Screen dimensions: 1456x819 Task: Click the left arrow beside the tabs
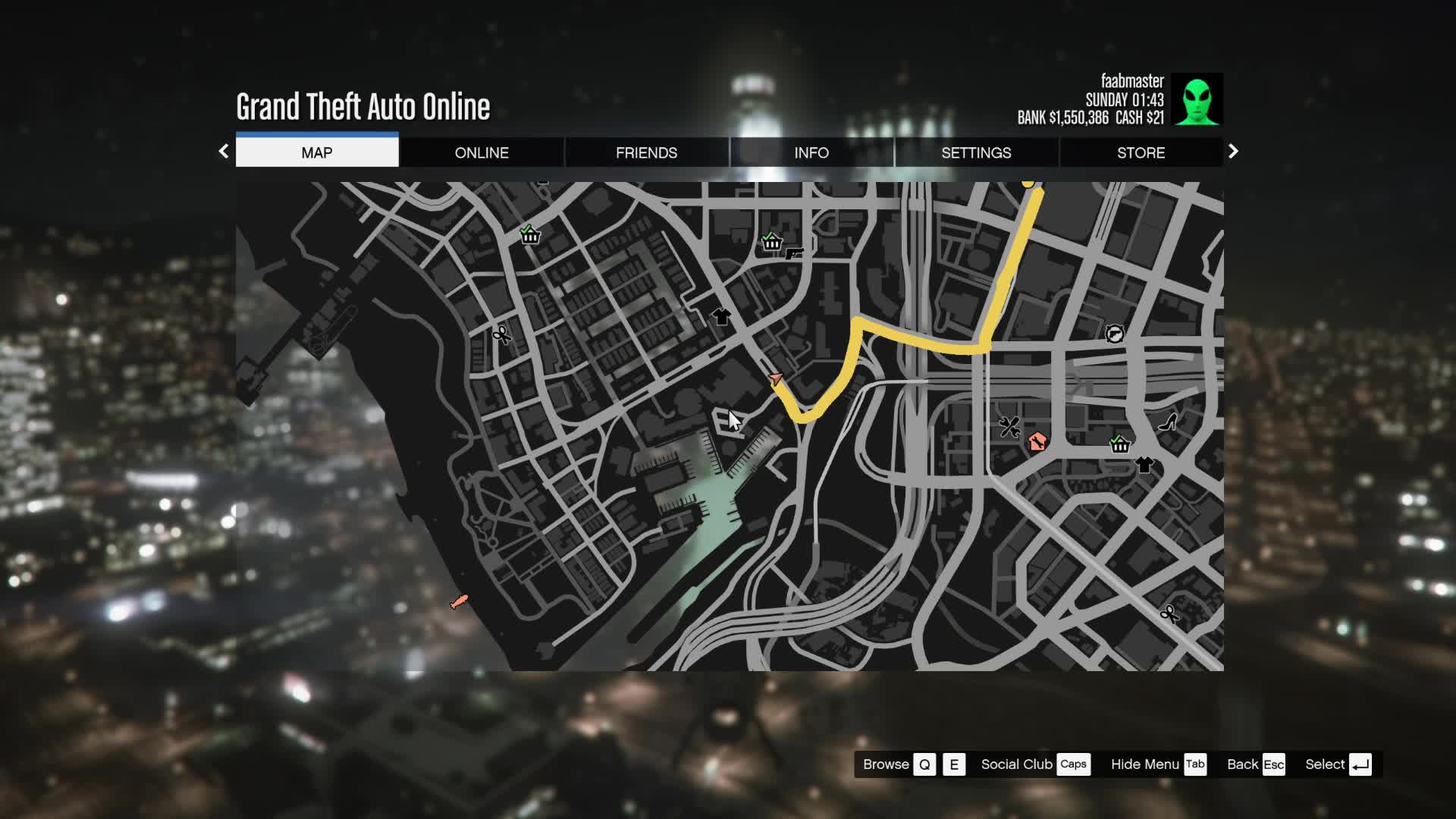(224, 152)
